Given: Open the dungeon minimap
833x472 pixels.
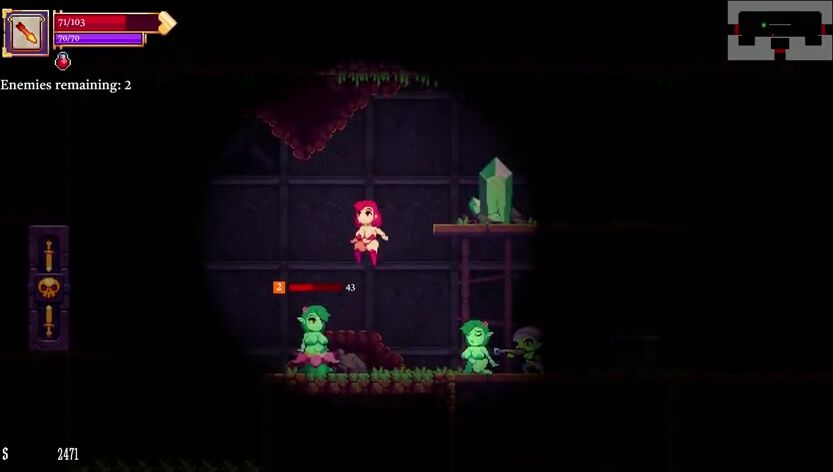Looking at the screenshot, I should click(x=779, y=29).
